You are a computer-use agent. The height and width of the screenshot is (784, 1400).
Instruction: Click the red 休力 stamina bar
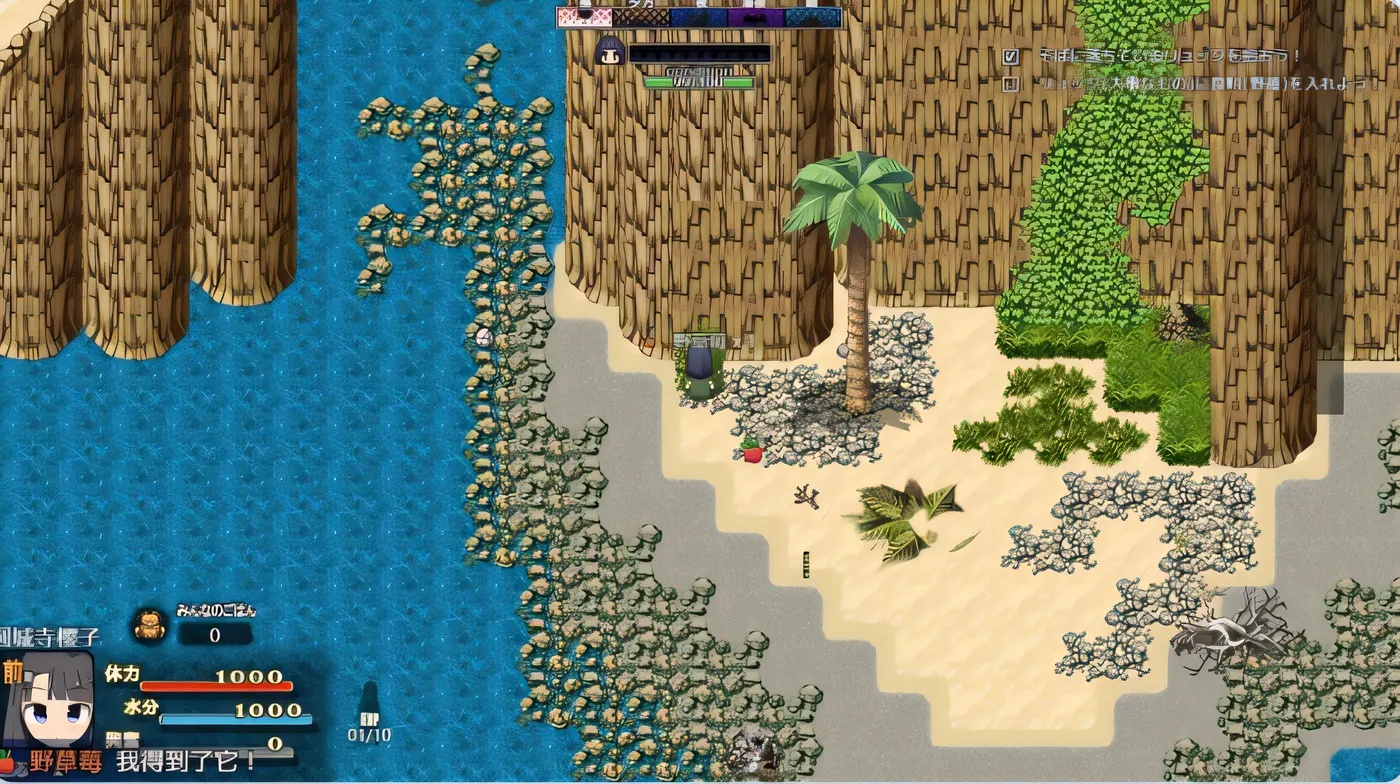pyautogui.click(x=215, y=685)
